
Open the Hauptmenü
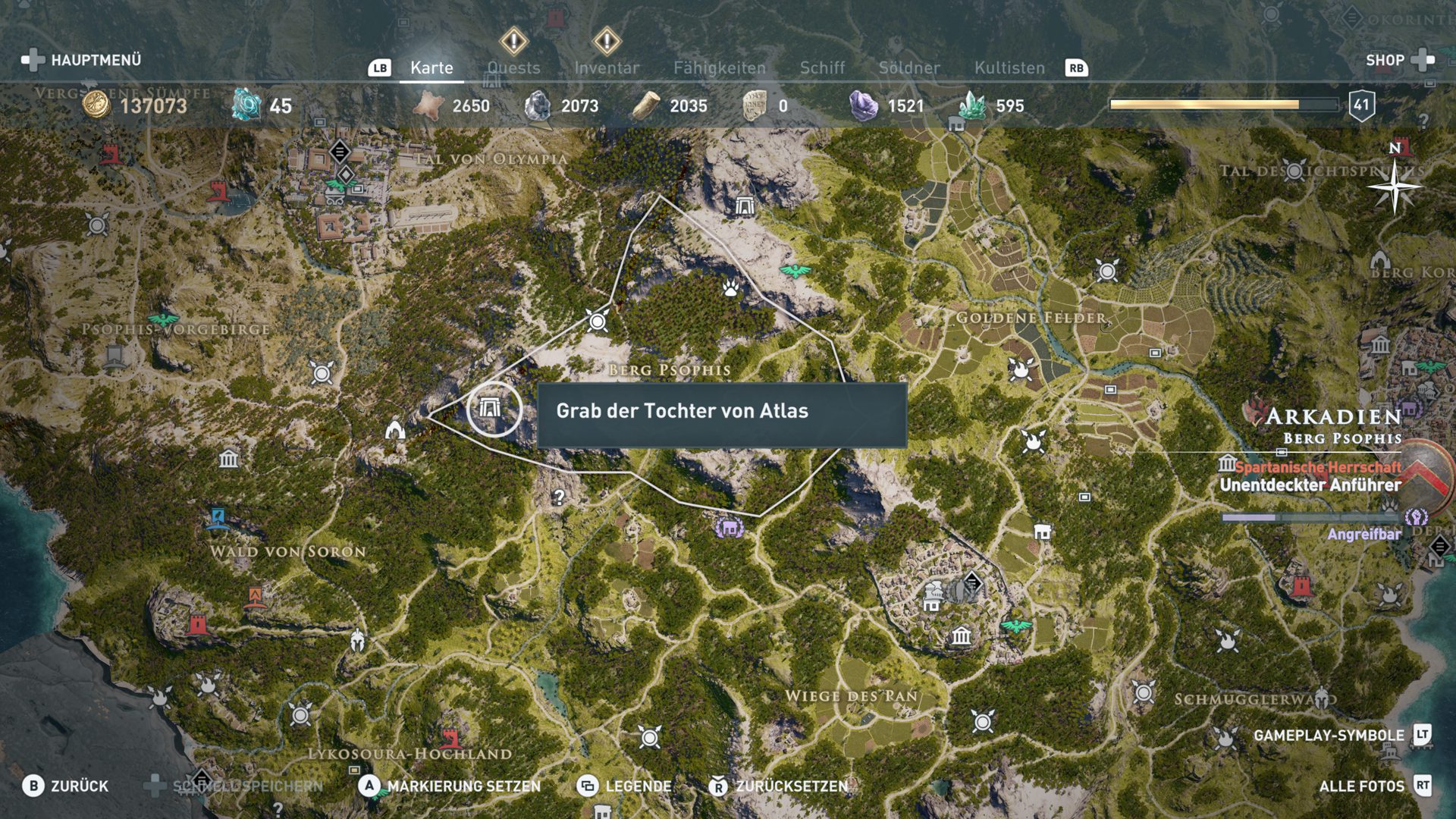coord(82,60)
